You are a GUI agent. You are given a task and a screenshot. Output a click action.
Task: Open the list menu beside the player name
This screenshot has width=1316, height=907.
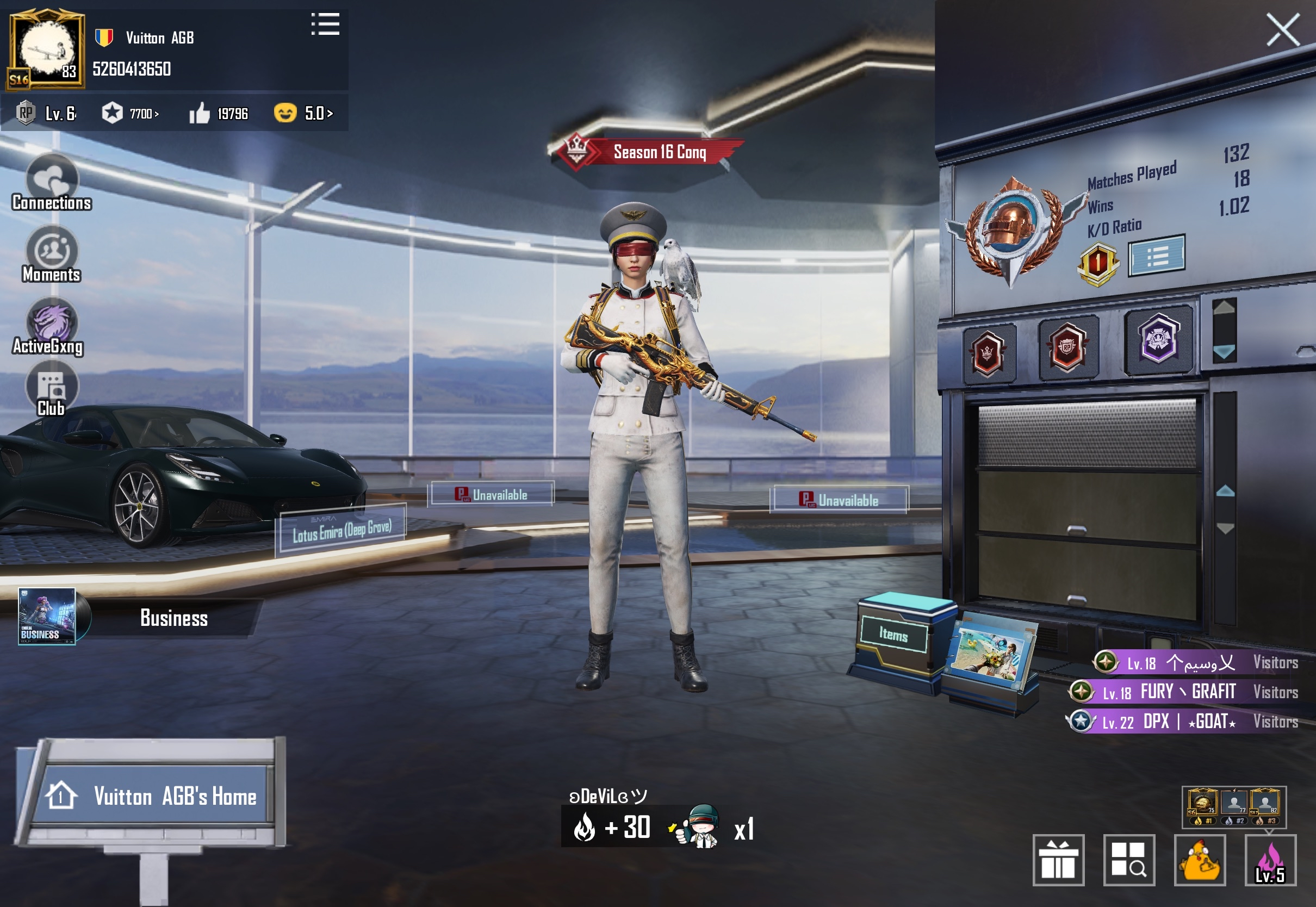[326, 24]
